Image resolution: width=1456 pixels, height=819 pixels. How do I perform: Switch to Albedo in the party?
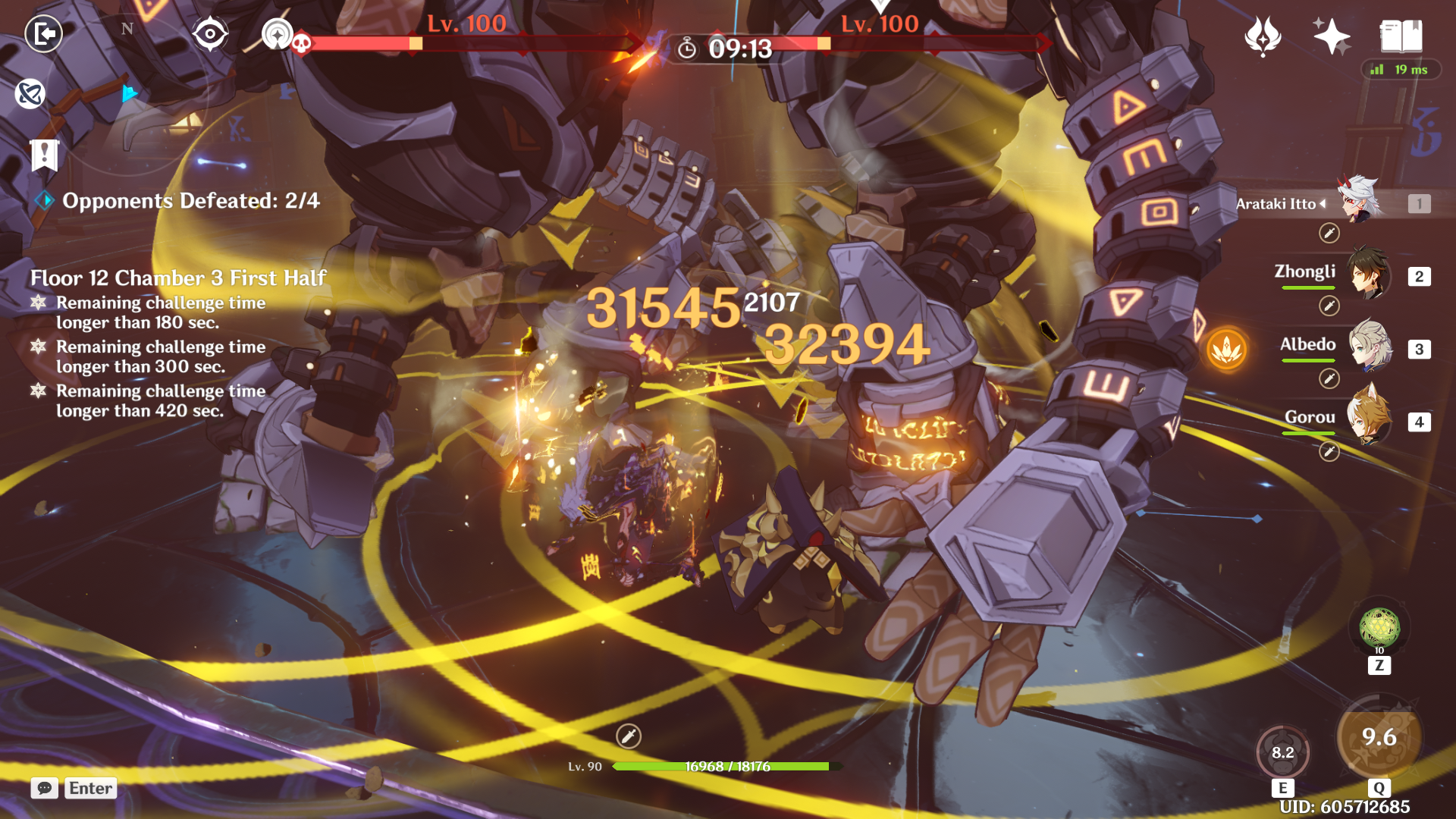tap(1369, 347)
